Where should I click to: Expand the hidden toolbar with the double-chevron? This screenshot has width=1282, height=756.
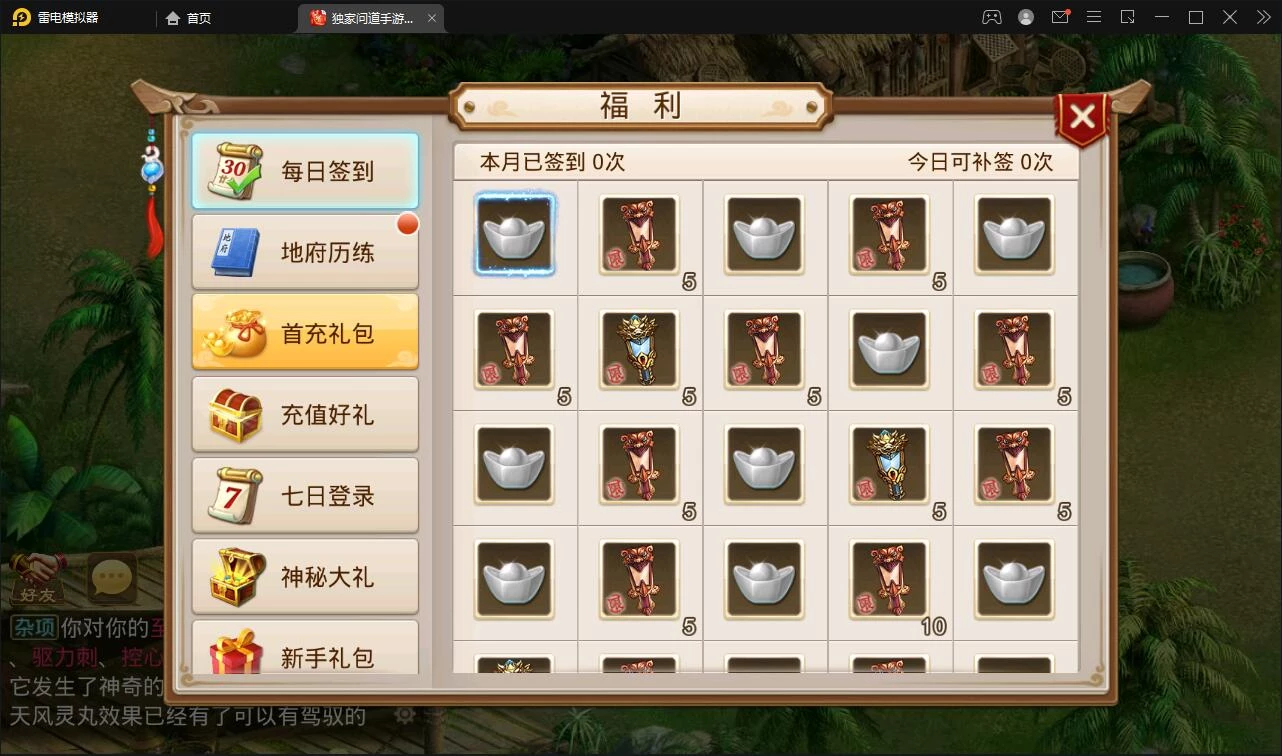coord(1262,17)
